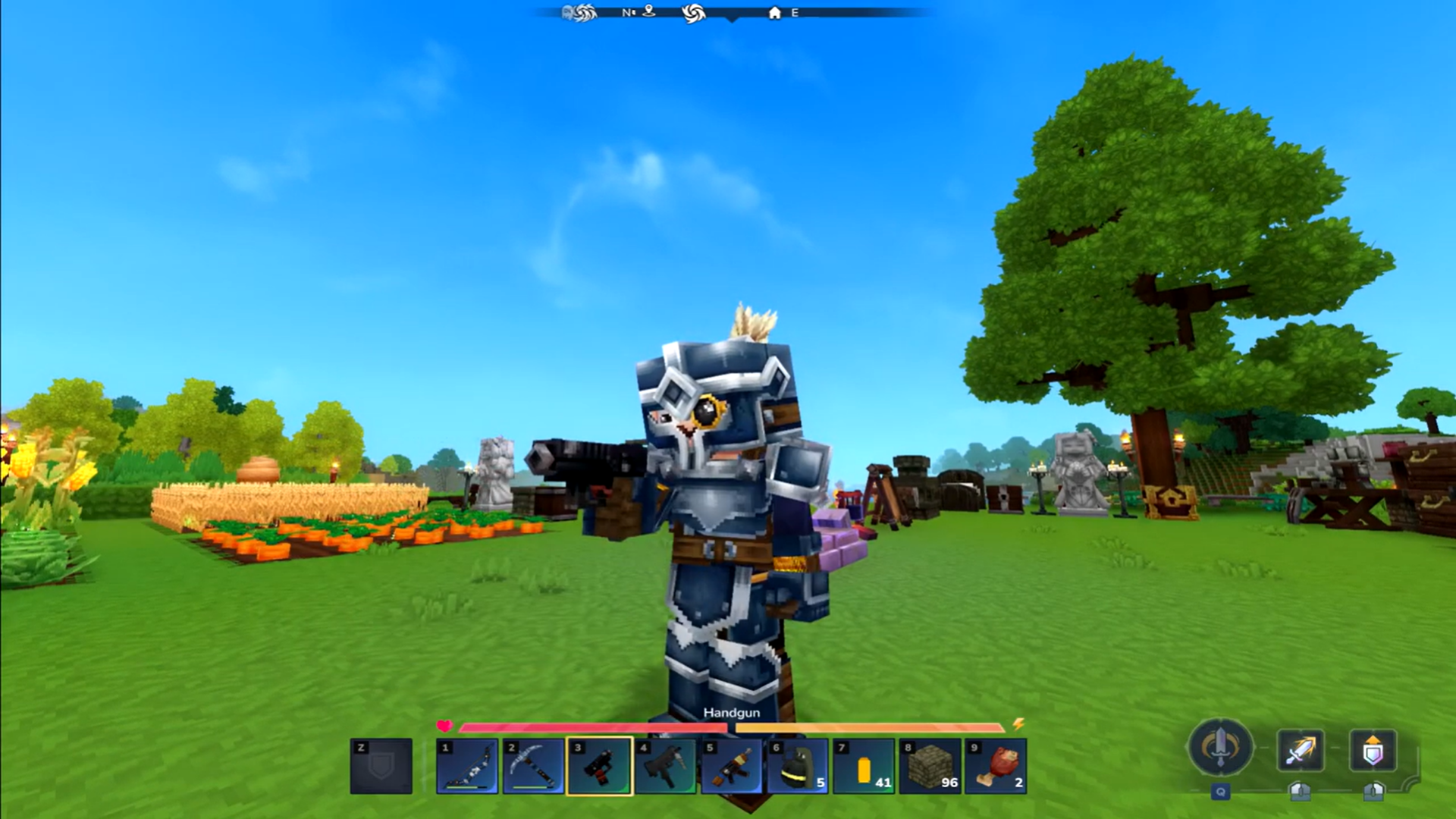Select the location marker pin on the compass
Screen dimensions: 1456x819
pos(648,13)
